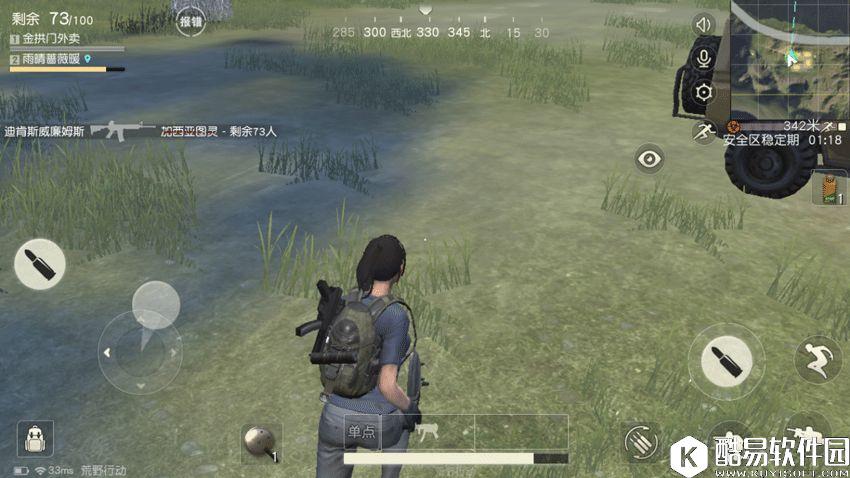Fire with the left-side bullet button
This screenshot has height=478, width=850.
[x=40, y=265]
